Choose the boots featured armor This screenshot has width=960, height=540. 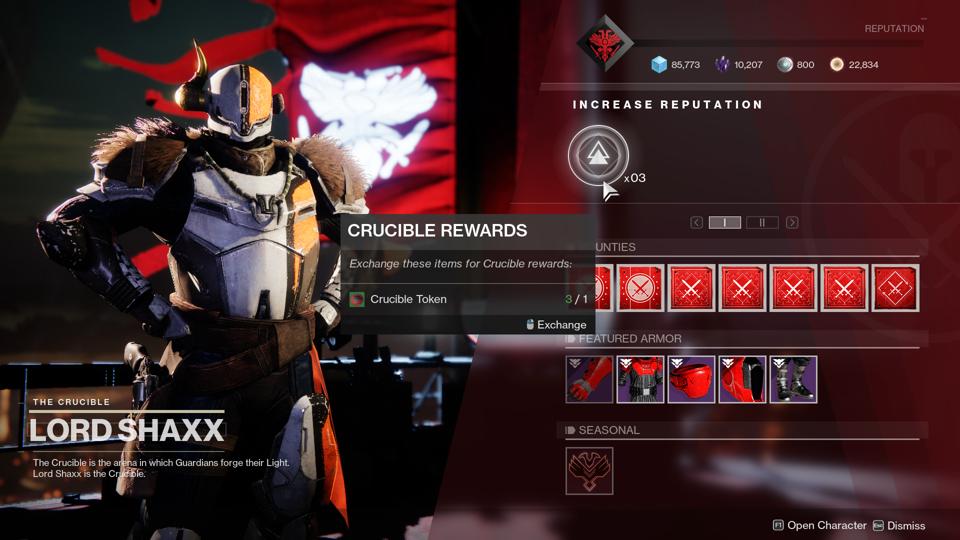793,380
